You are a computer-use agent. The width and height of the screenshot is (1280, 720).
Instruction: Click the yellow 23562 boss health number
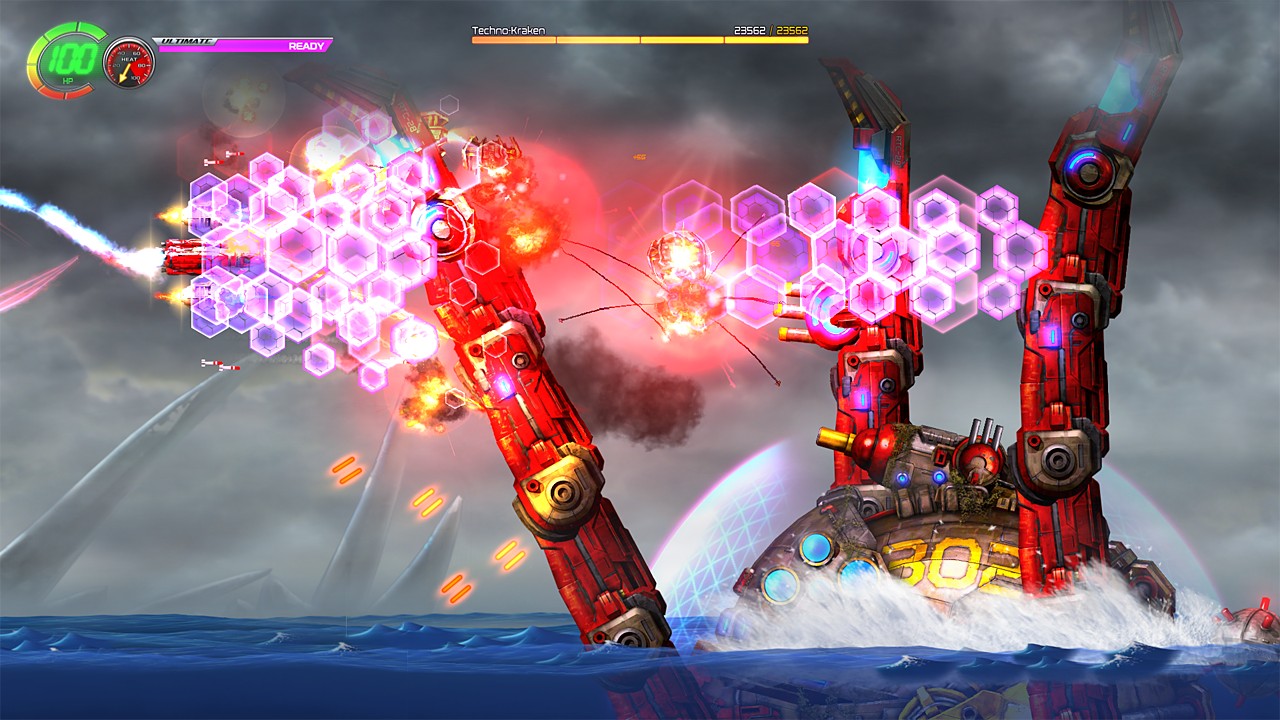pos(792,31)
